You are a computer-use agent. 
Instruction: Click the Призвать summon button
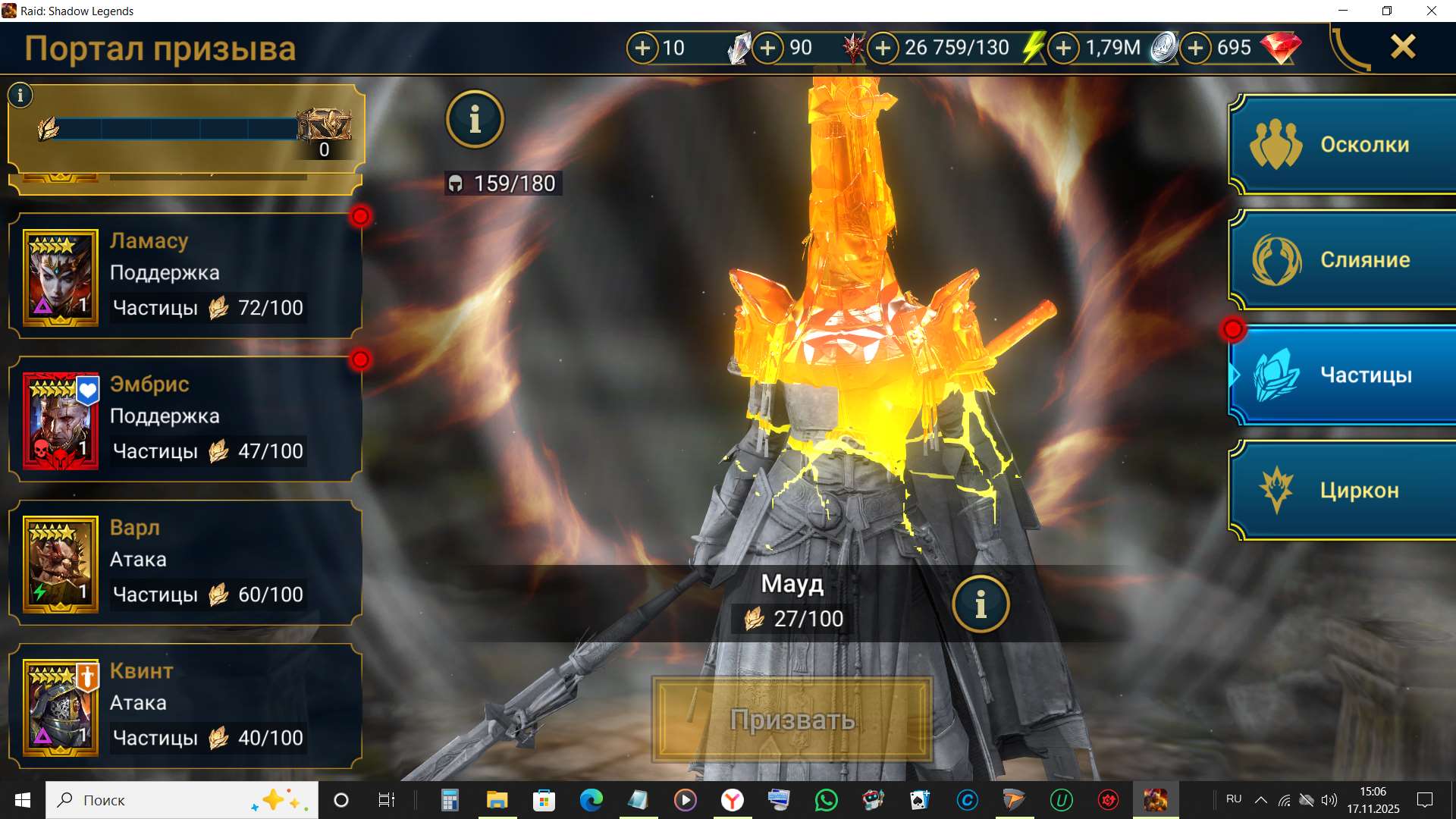click(x=792, y=719)
